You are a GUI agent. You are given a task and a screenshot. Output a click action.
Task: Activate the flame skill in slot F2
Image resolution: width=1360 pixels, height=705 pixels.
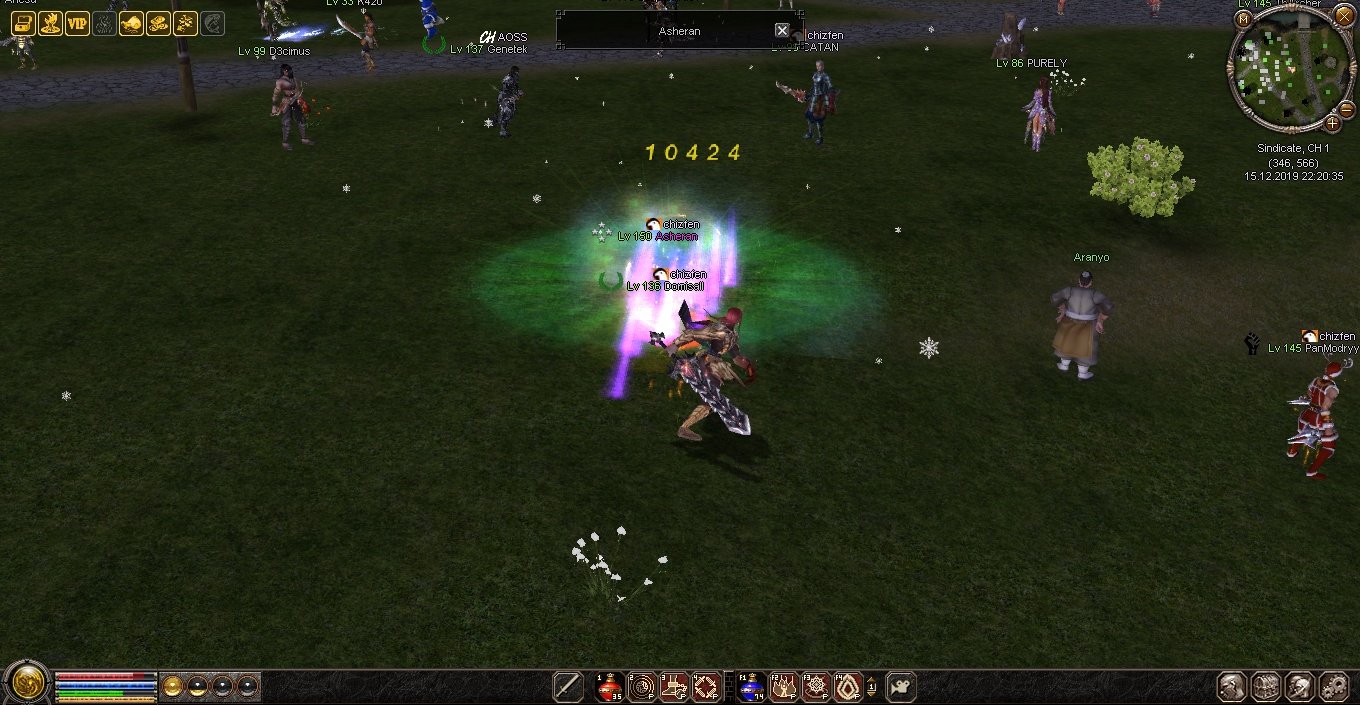pyautogui.click(x=783, y=687)
